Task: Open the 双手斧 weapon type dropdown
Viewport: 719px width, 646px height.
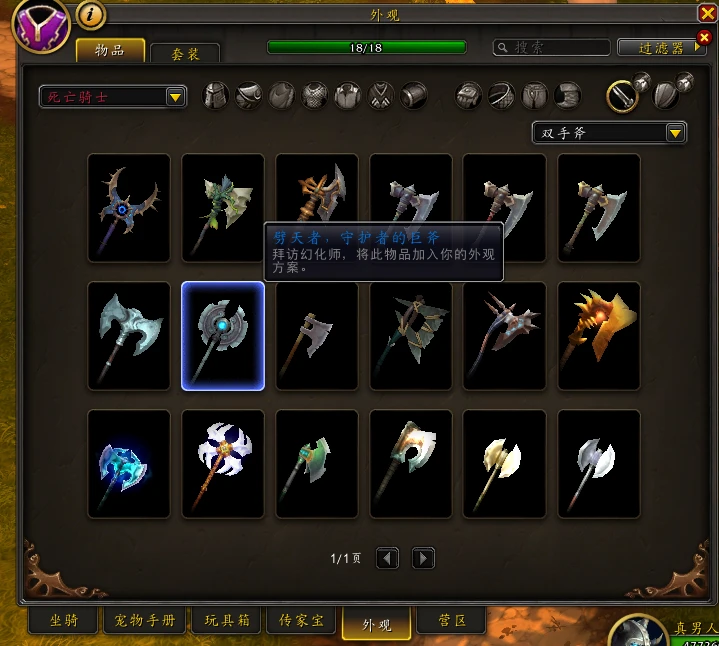Action: click(x=609, y=133)
